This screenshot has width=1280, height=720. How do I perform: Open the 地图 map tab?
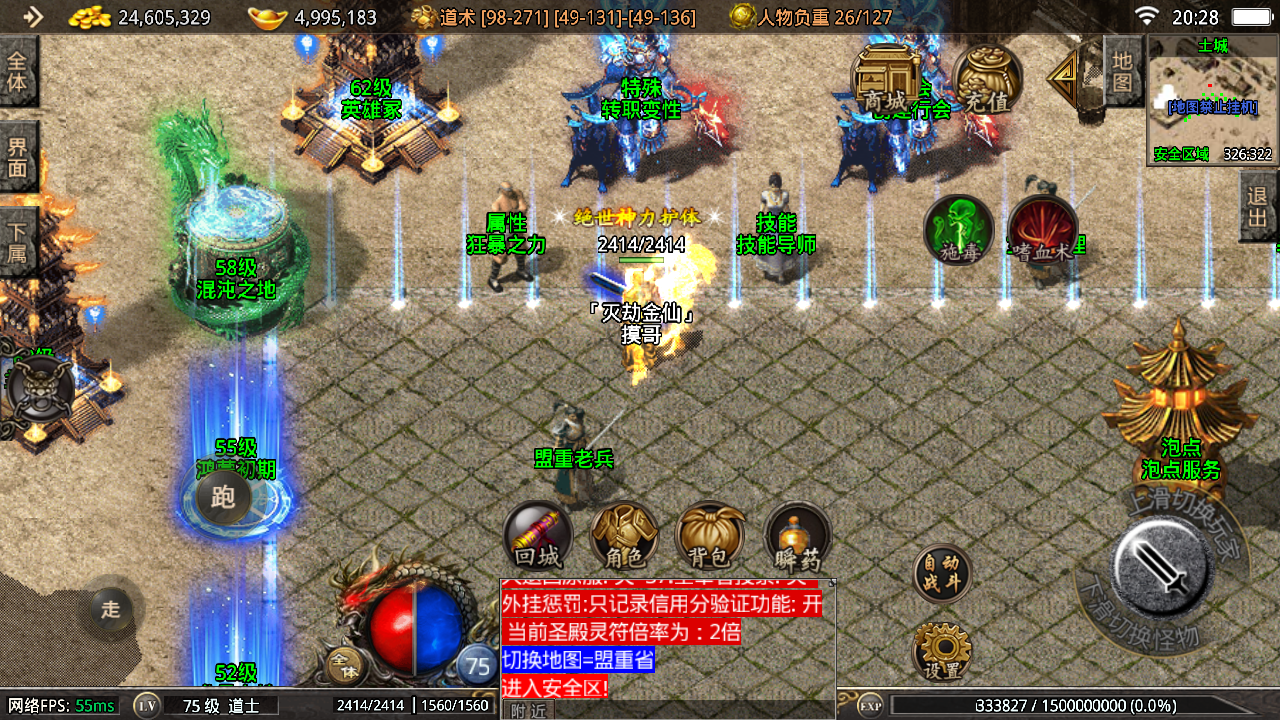click(x=1122, y=71)
